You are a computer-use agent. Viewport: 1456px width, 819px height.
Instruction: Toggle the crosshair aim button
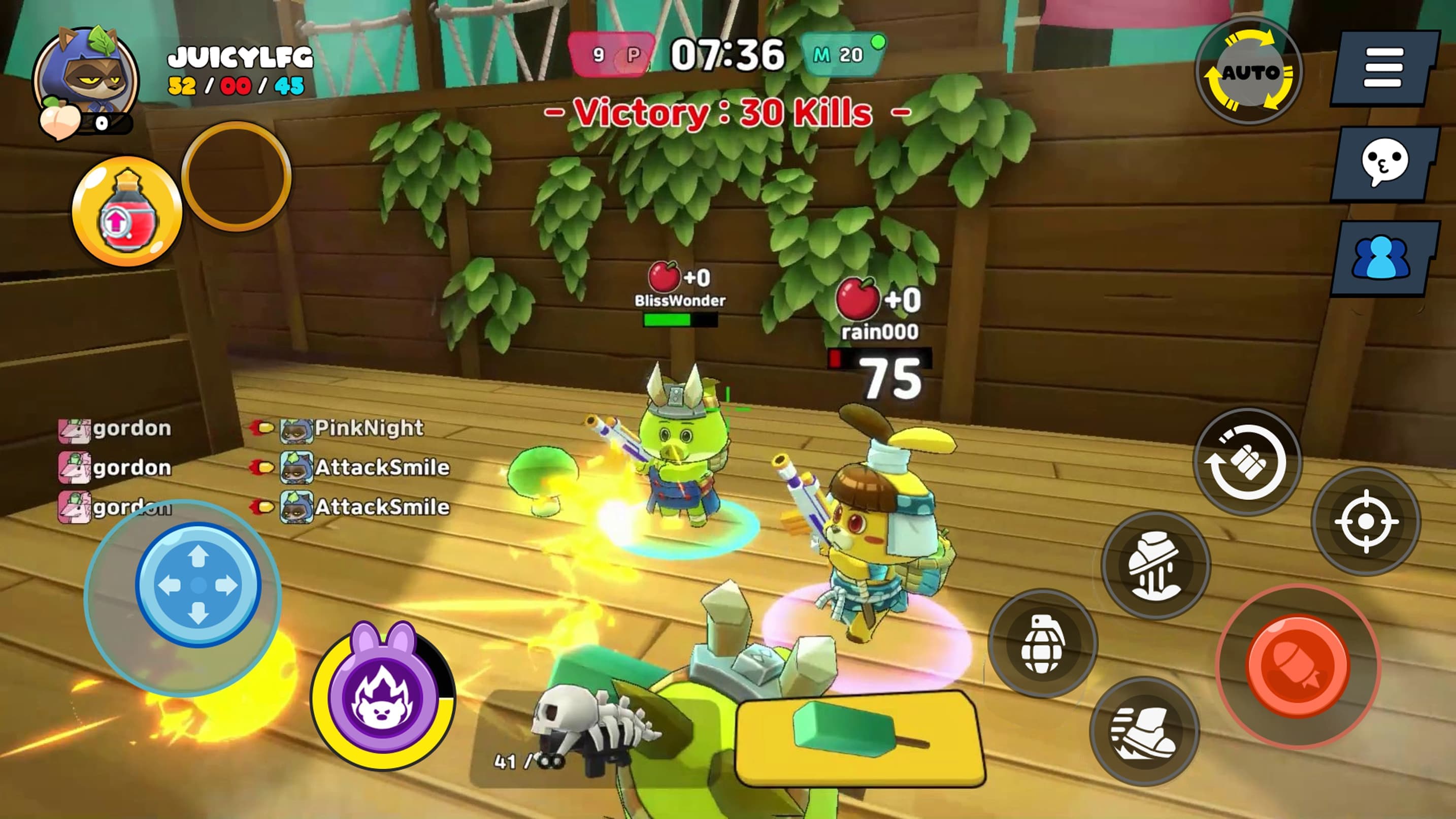pyautogui.click(x=1366, y=521)
